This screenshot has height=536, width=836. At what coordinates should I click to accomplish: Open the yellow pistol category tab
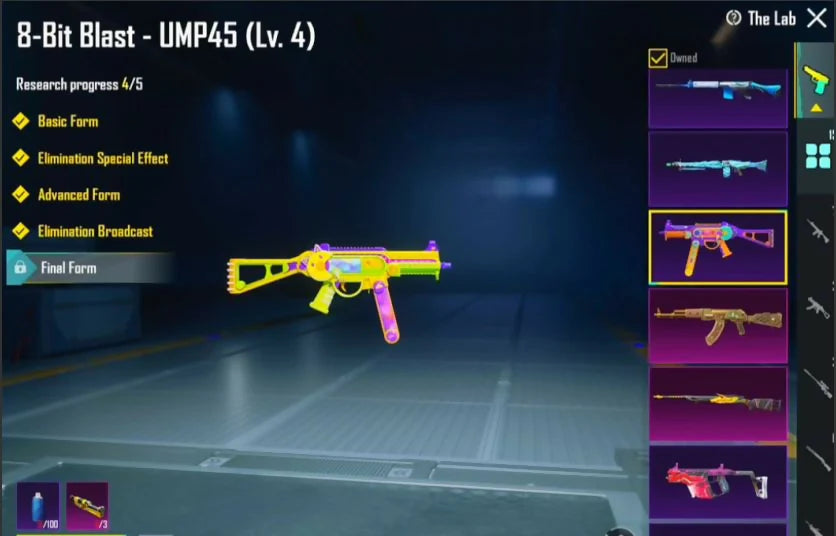tap(815, 82)
